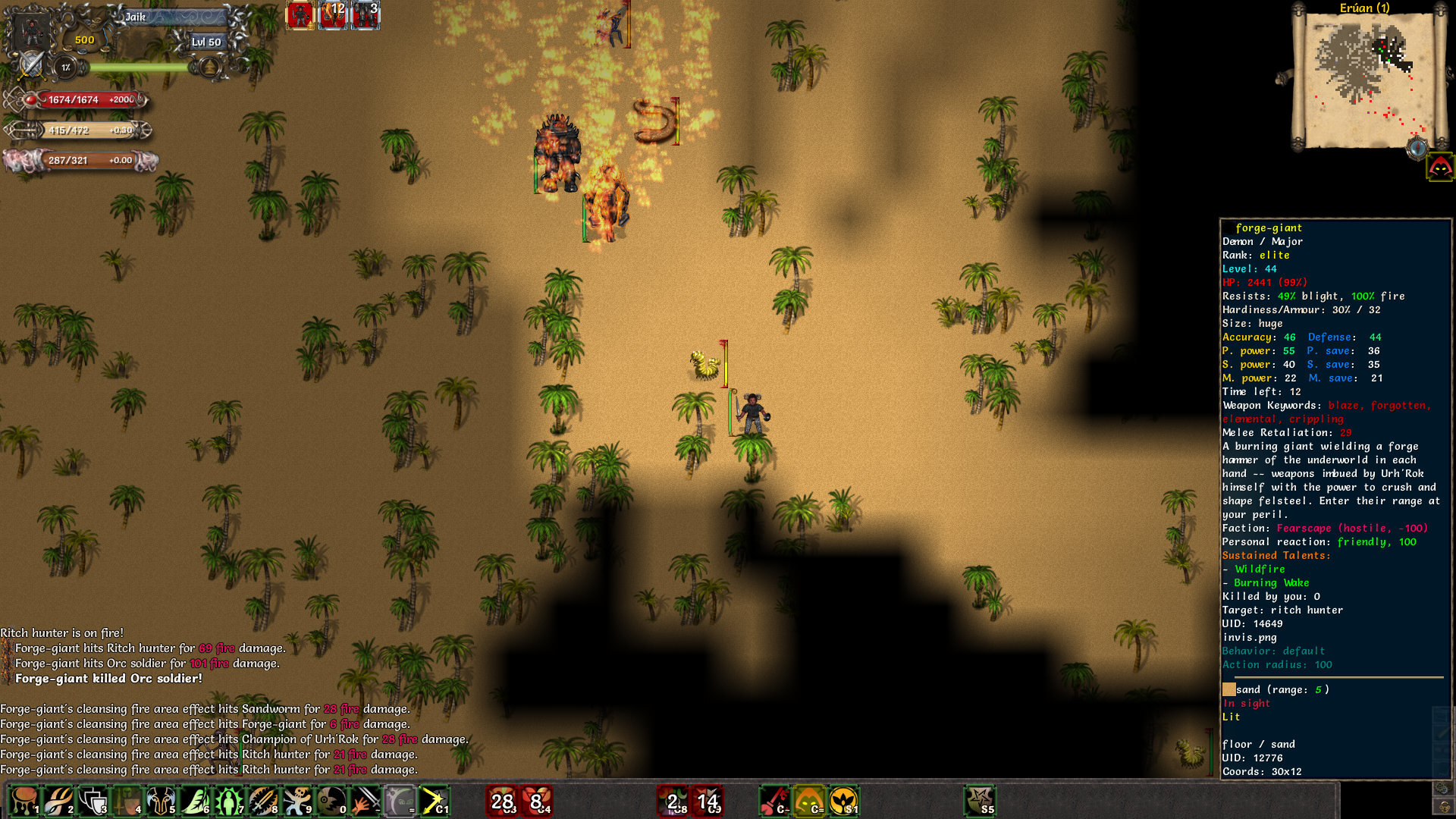
Task: Activate the flame claw talent in slot 2
Action: coord(58,802)
